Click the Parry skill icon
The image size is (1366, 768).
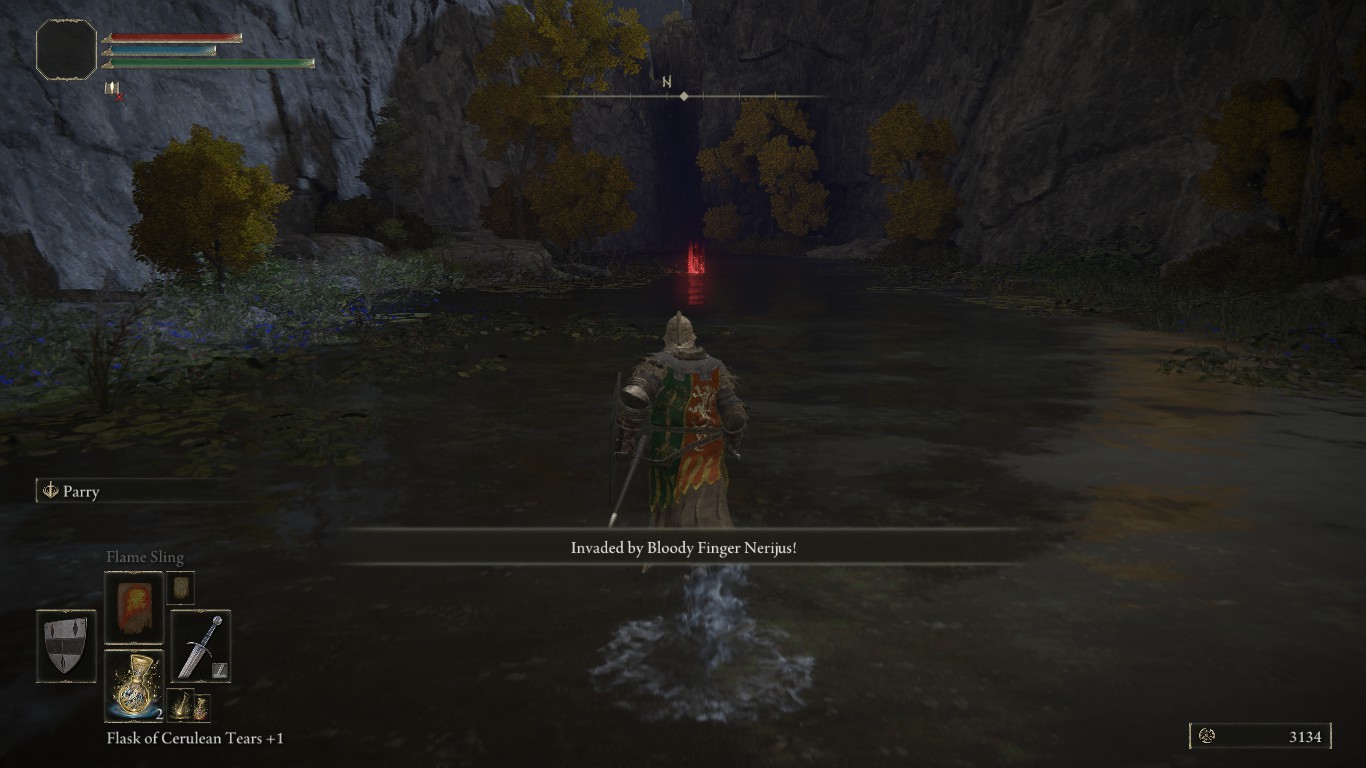click(49, 491)
